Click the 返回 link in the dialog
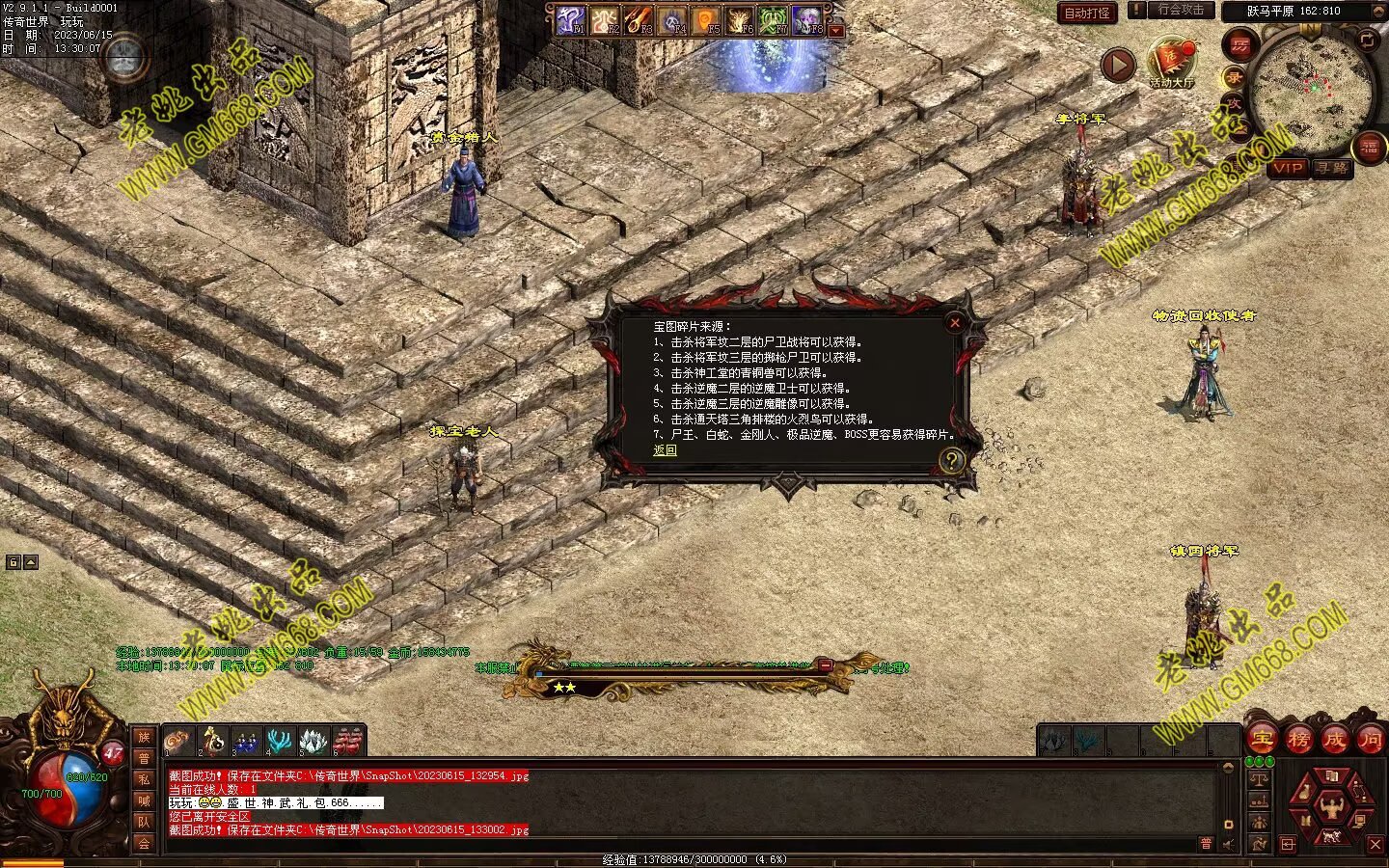 click(665, 450)
